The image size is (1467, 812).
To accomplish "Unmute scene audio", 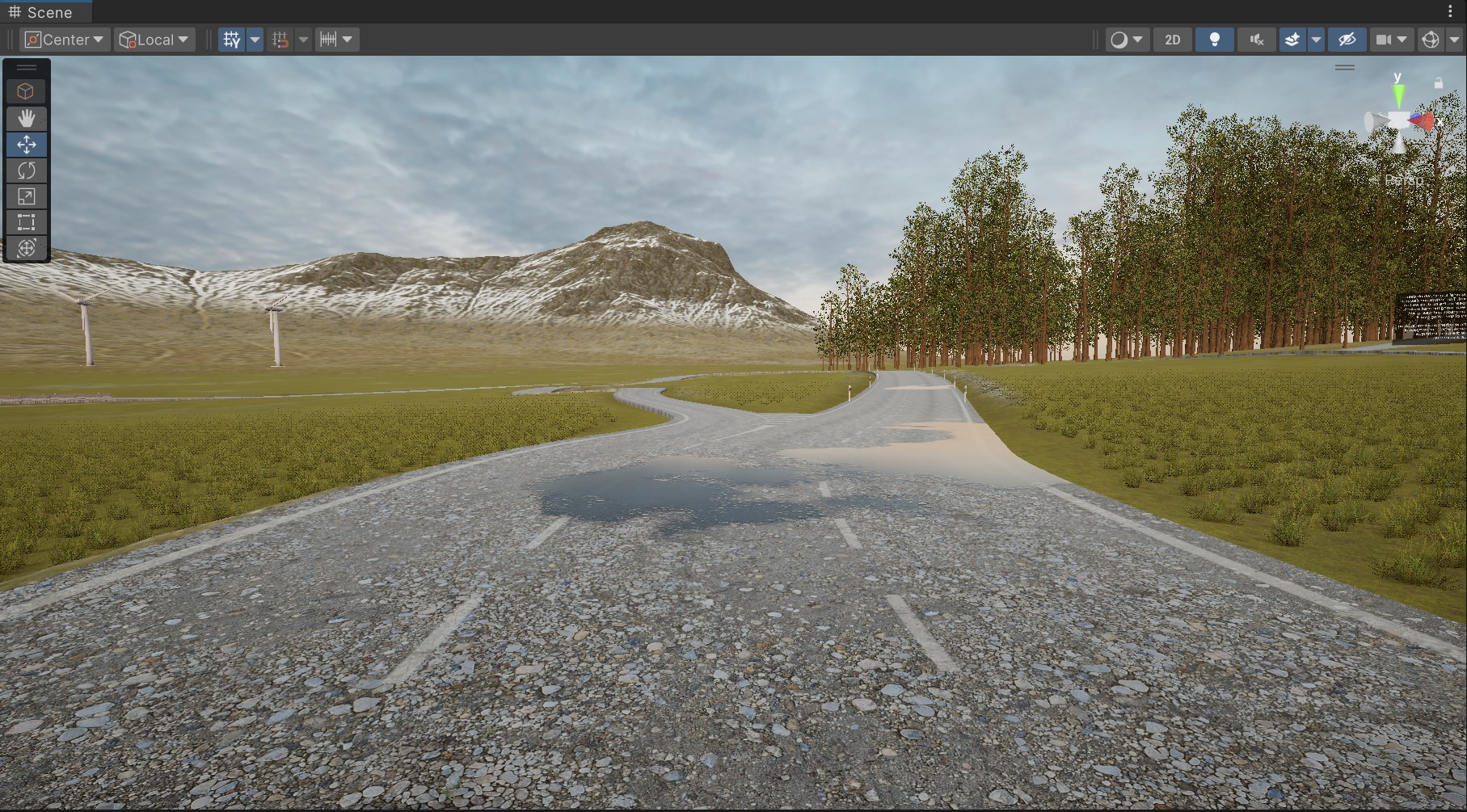I will [1256, 39].
